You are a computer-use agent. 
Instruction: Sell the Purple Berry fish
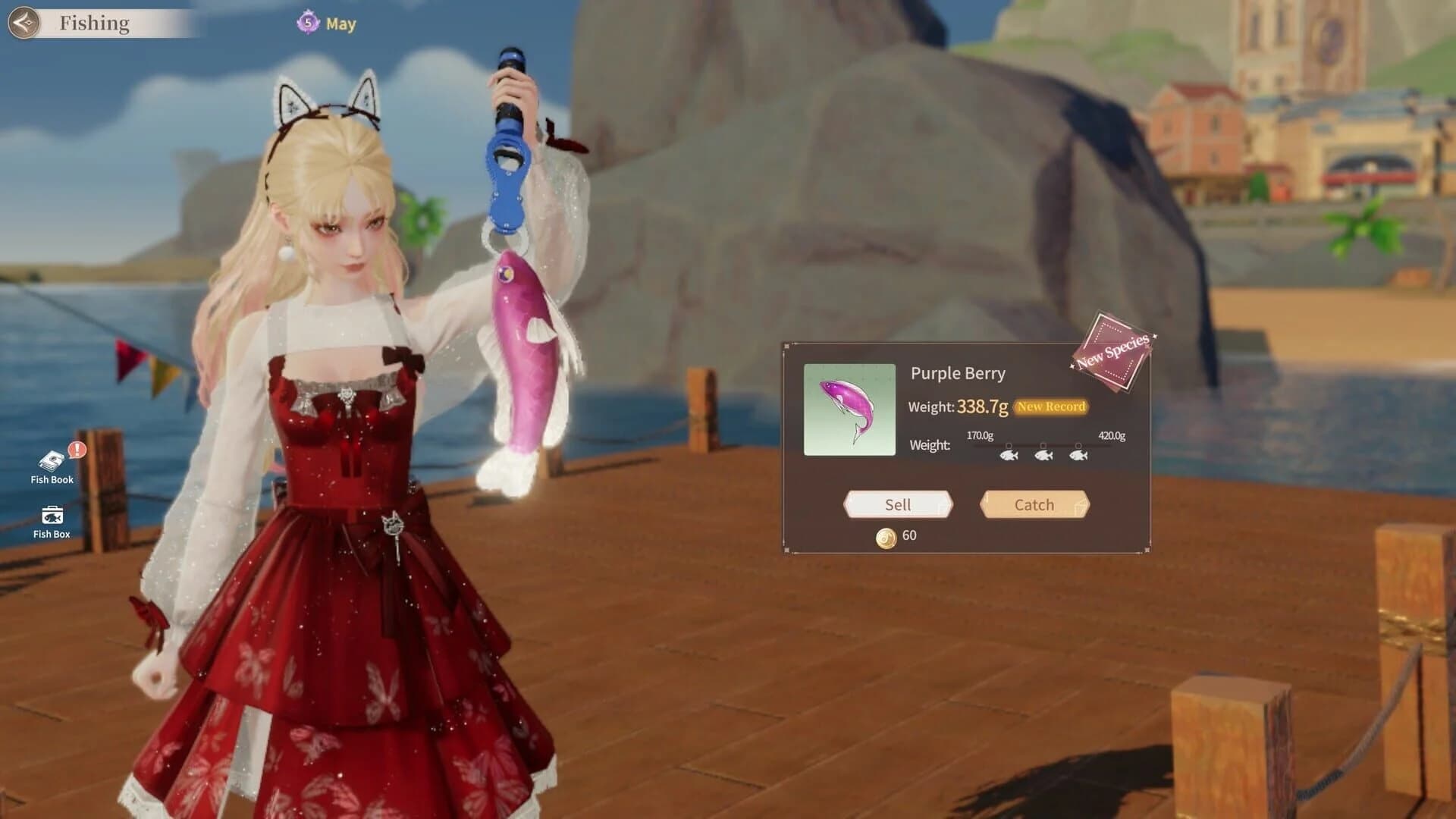(898, 504)
